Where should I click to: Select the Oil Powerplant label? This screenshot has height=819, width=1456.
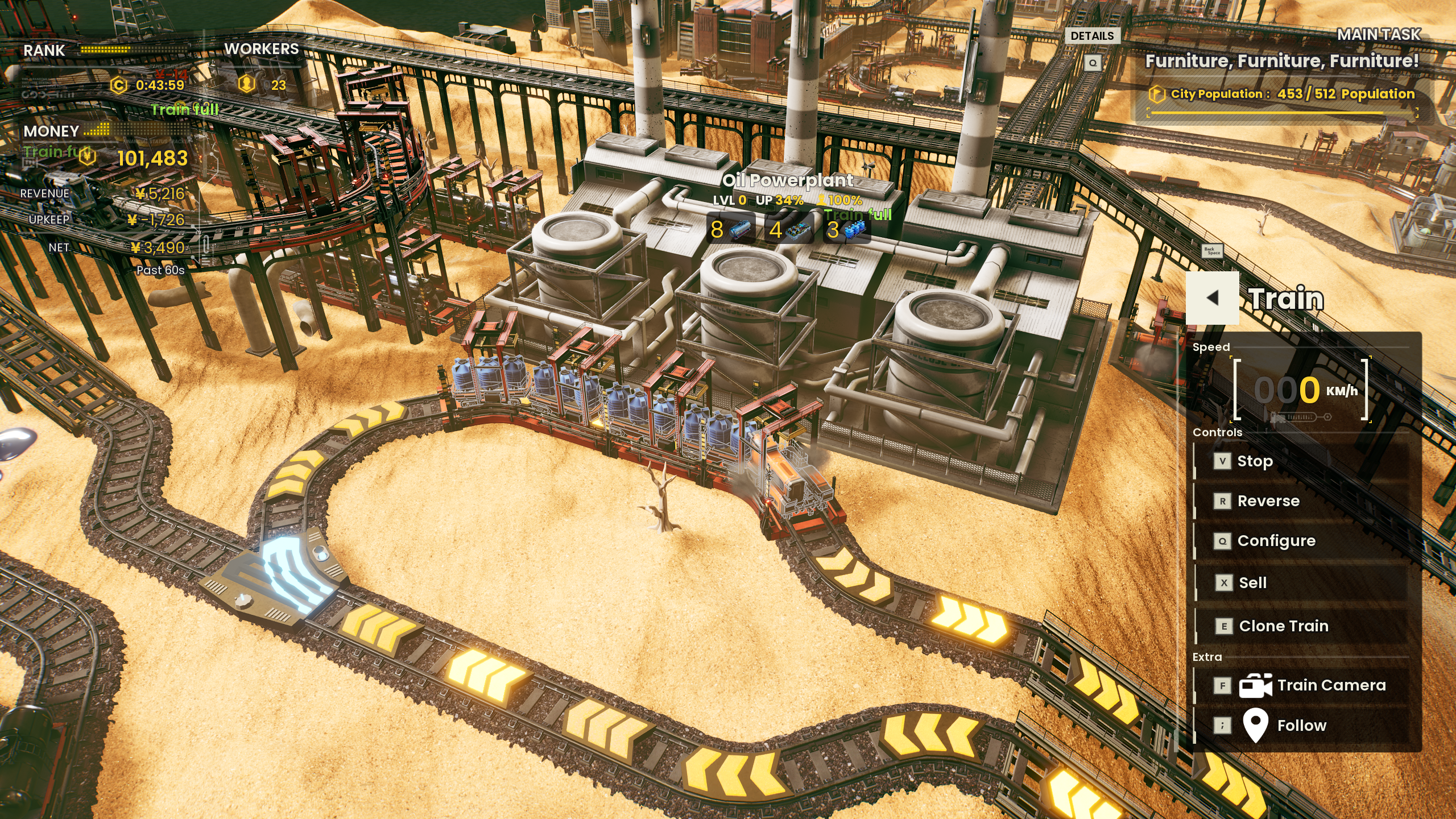pyautogui.click(x=788, y=181)
